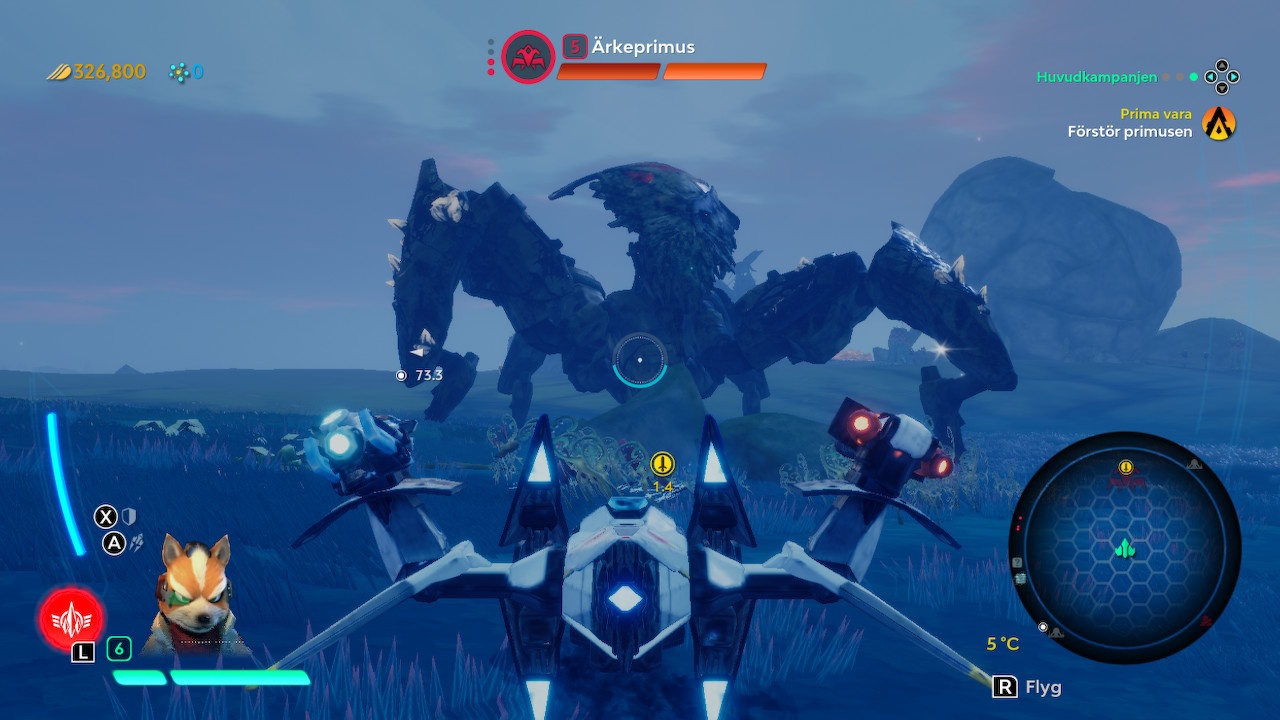Click the orange Prima vara objective icon
Viewport: 1280px width, 720px height.
[1219, 123]
